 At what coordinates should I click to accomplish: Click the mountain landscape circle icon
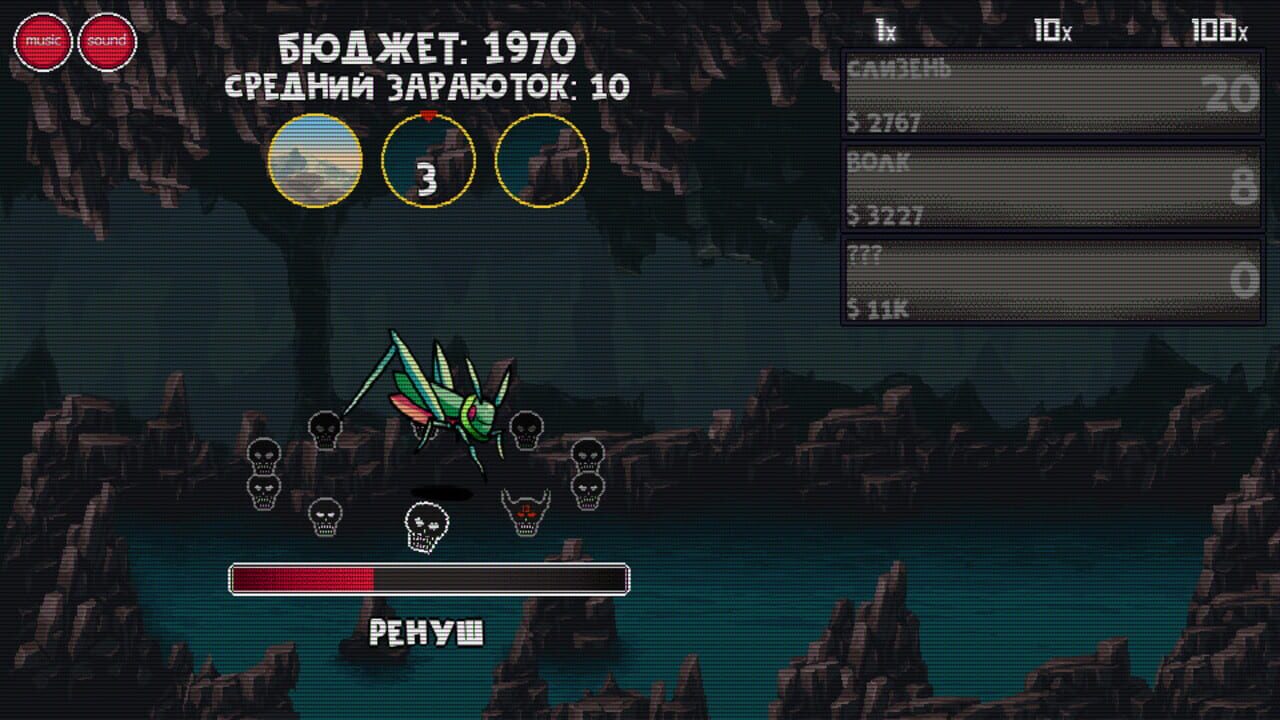pos(315,160)
